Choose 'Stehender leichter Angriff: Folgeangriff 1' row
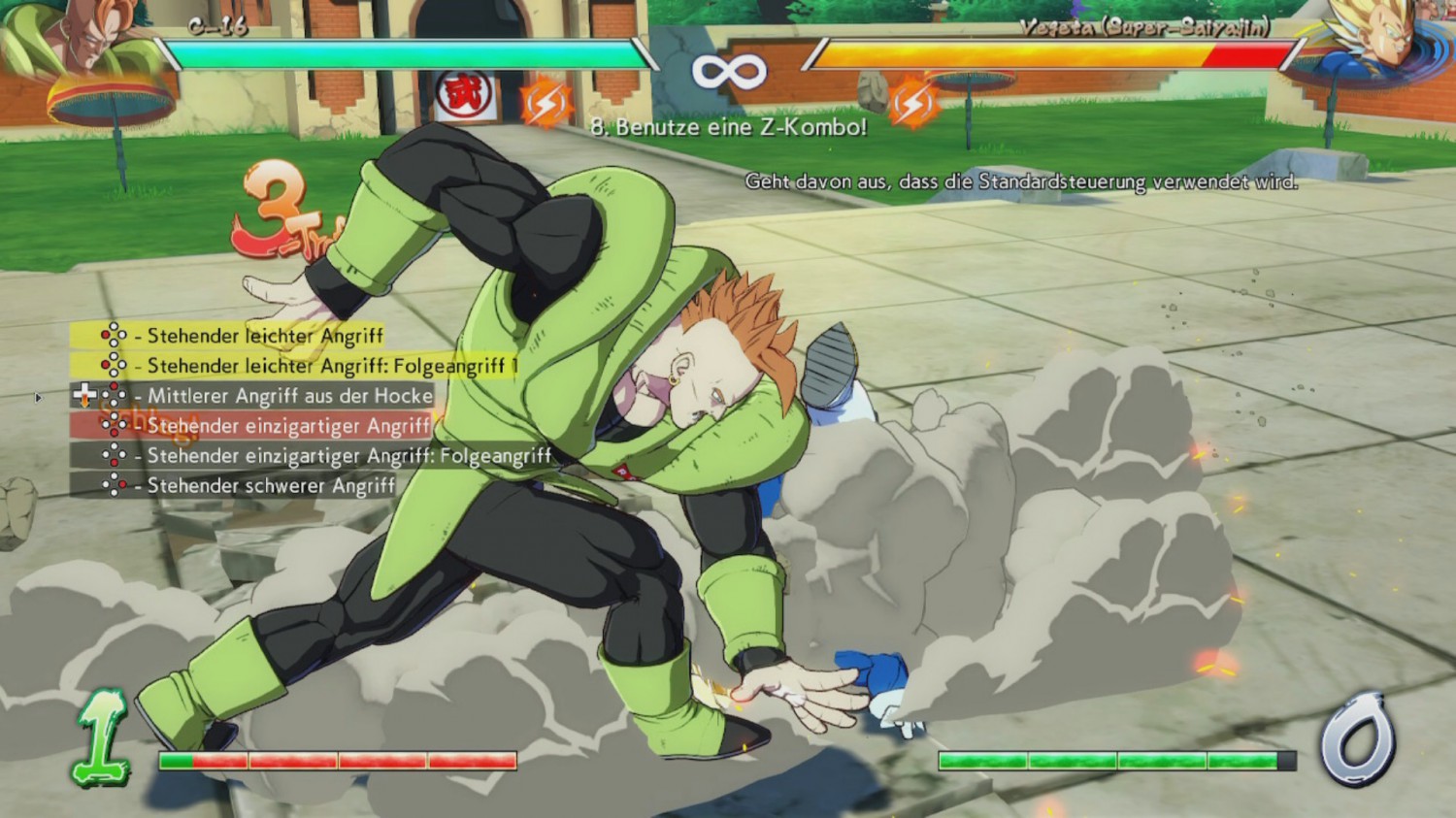 click(294, 366)
